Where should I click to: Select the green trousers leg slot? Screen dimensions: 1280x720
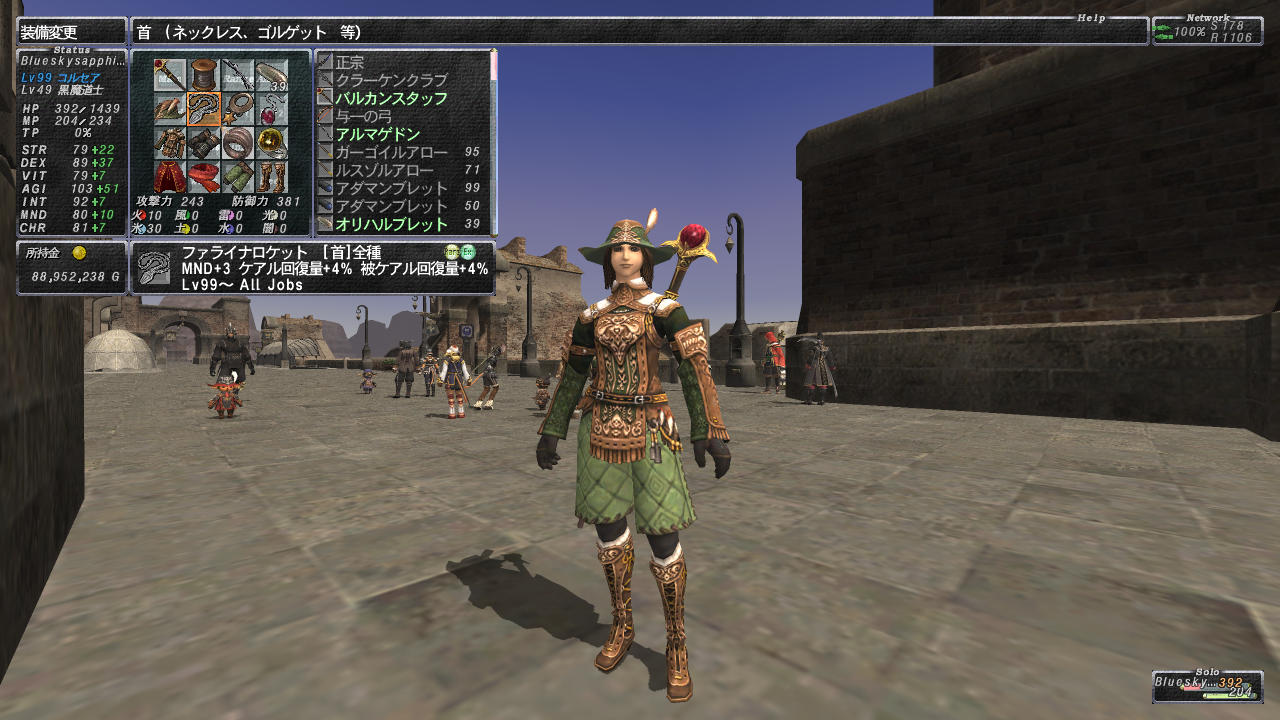coord(238,177)
